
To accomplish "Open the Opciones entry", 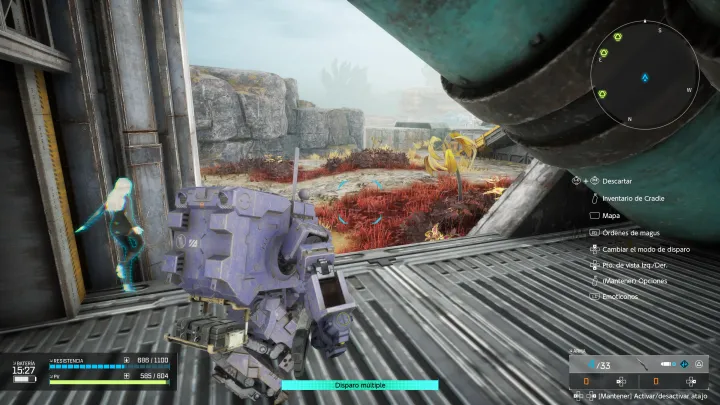I will [x=634, y=281].
